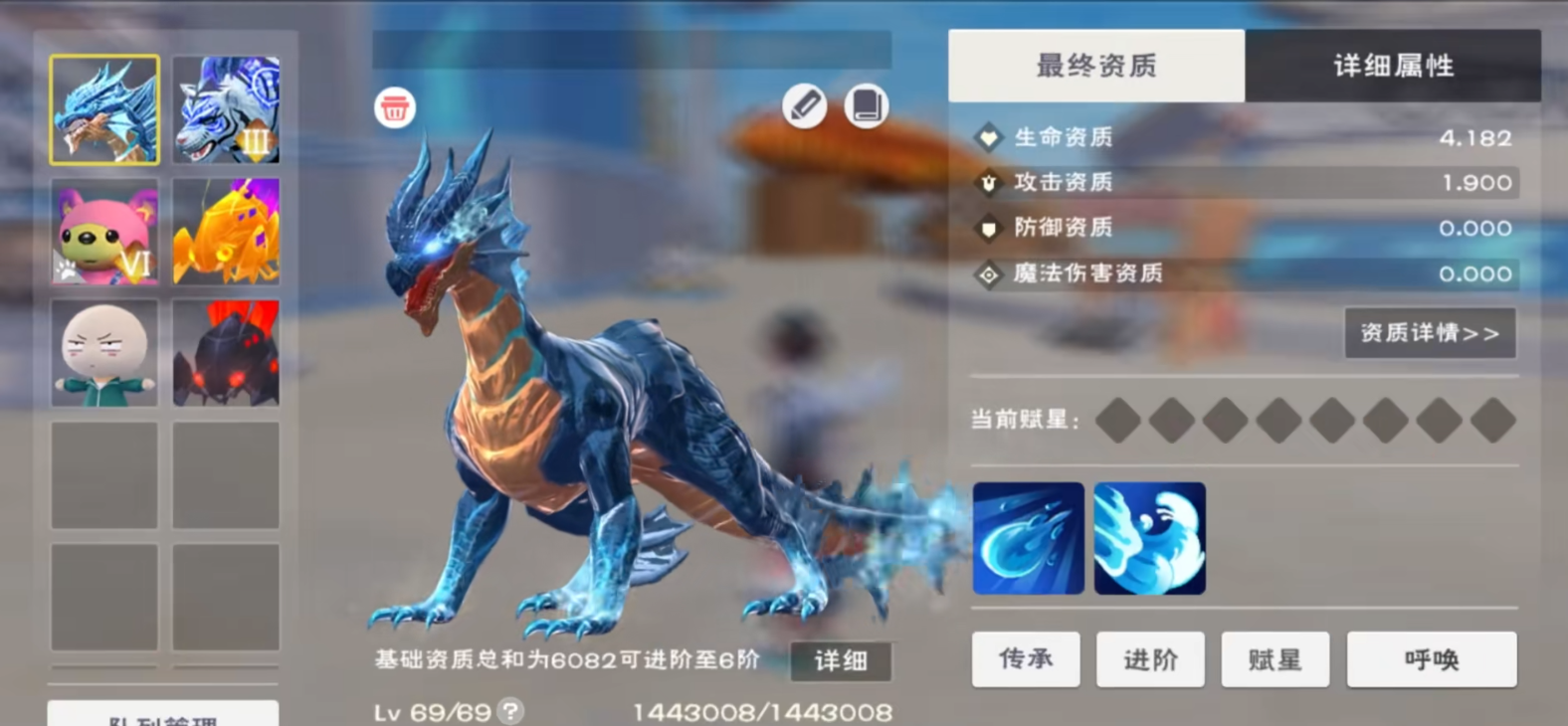
Task: Select the first water skill icon
Action: coord(1028,538)
